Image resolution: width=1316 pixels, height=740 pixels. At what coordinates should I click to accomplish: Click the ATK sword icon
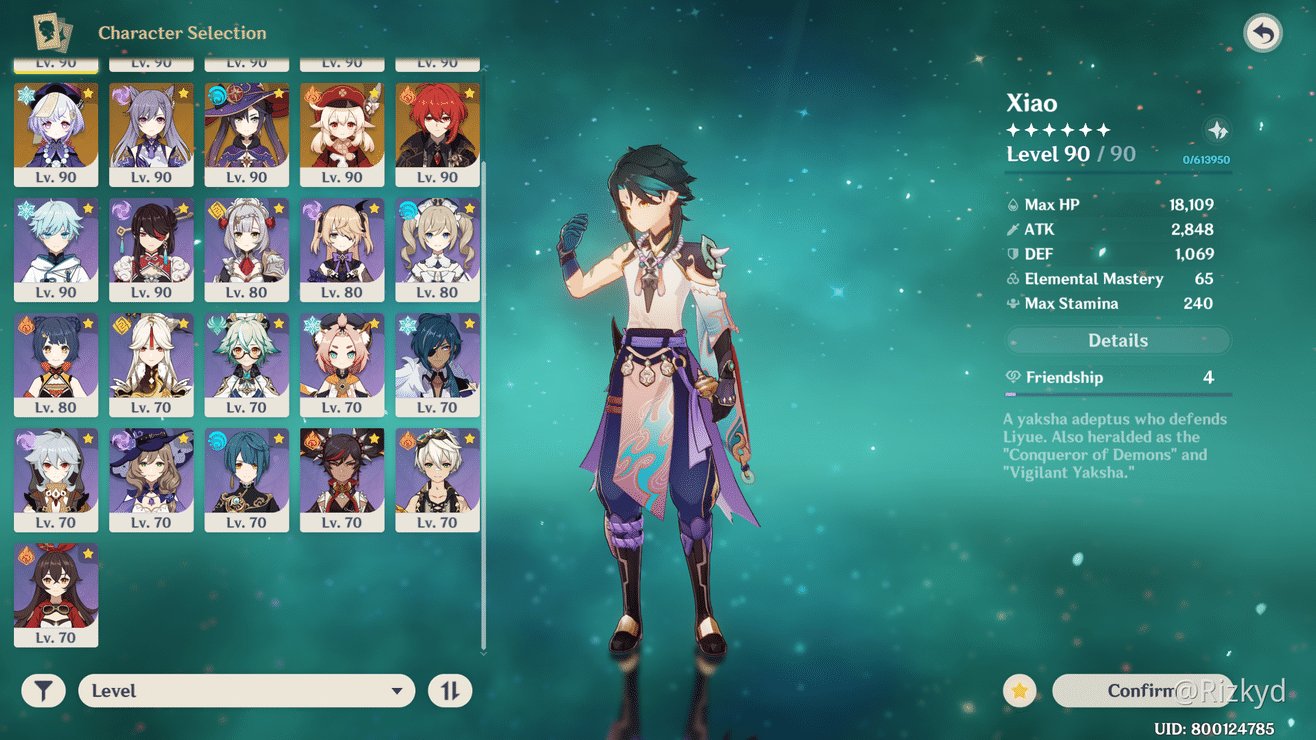(1013, 229)
